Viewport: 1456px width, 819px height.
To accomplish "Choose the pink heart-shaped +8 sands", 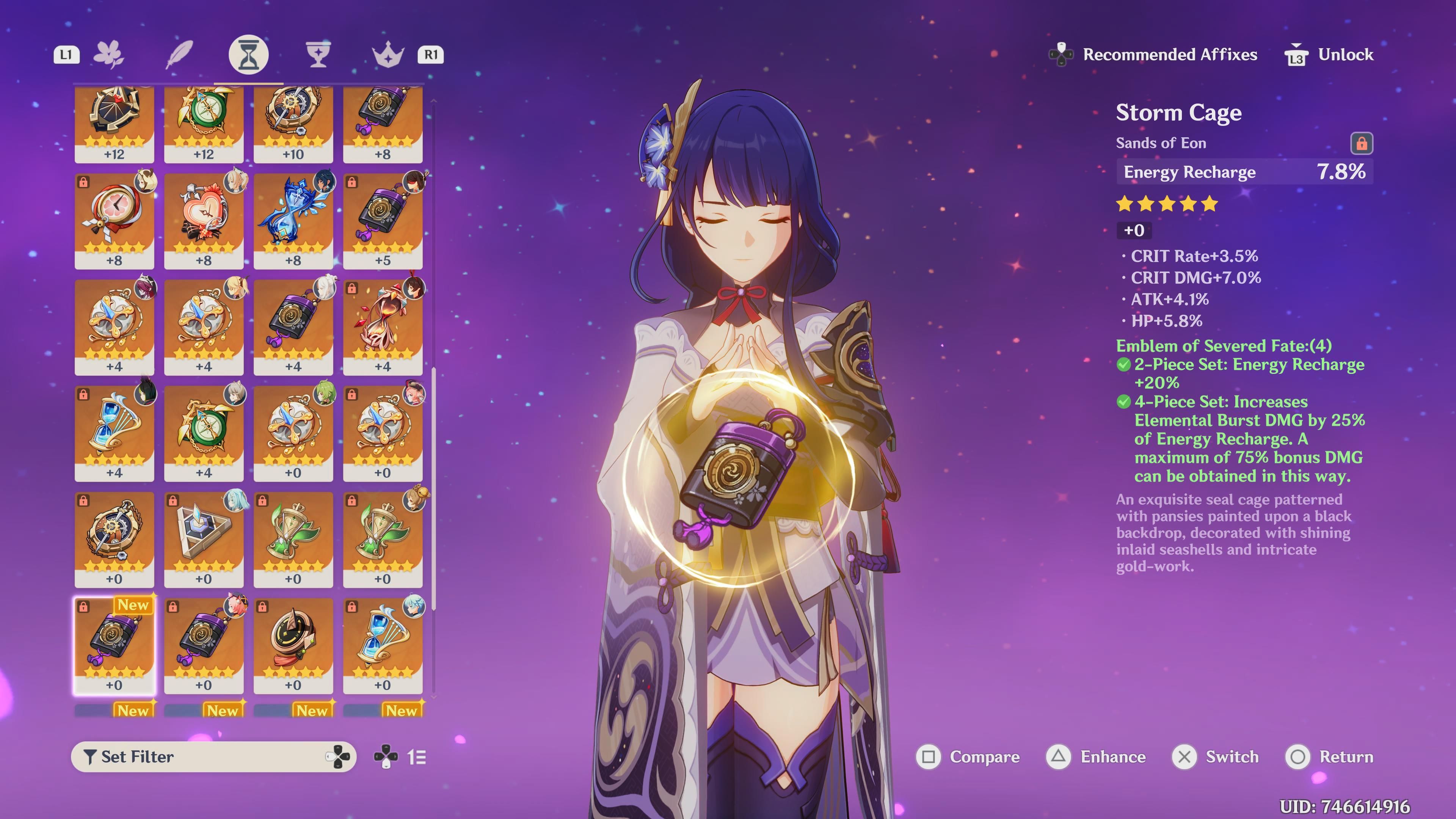I will coord(204,220).
